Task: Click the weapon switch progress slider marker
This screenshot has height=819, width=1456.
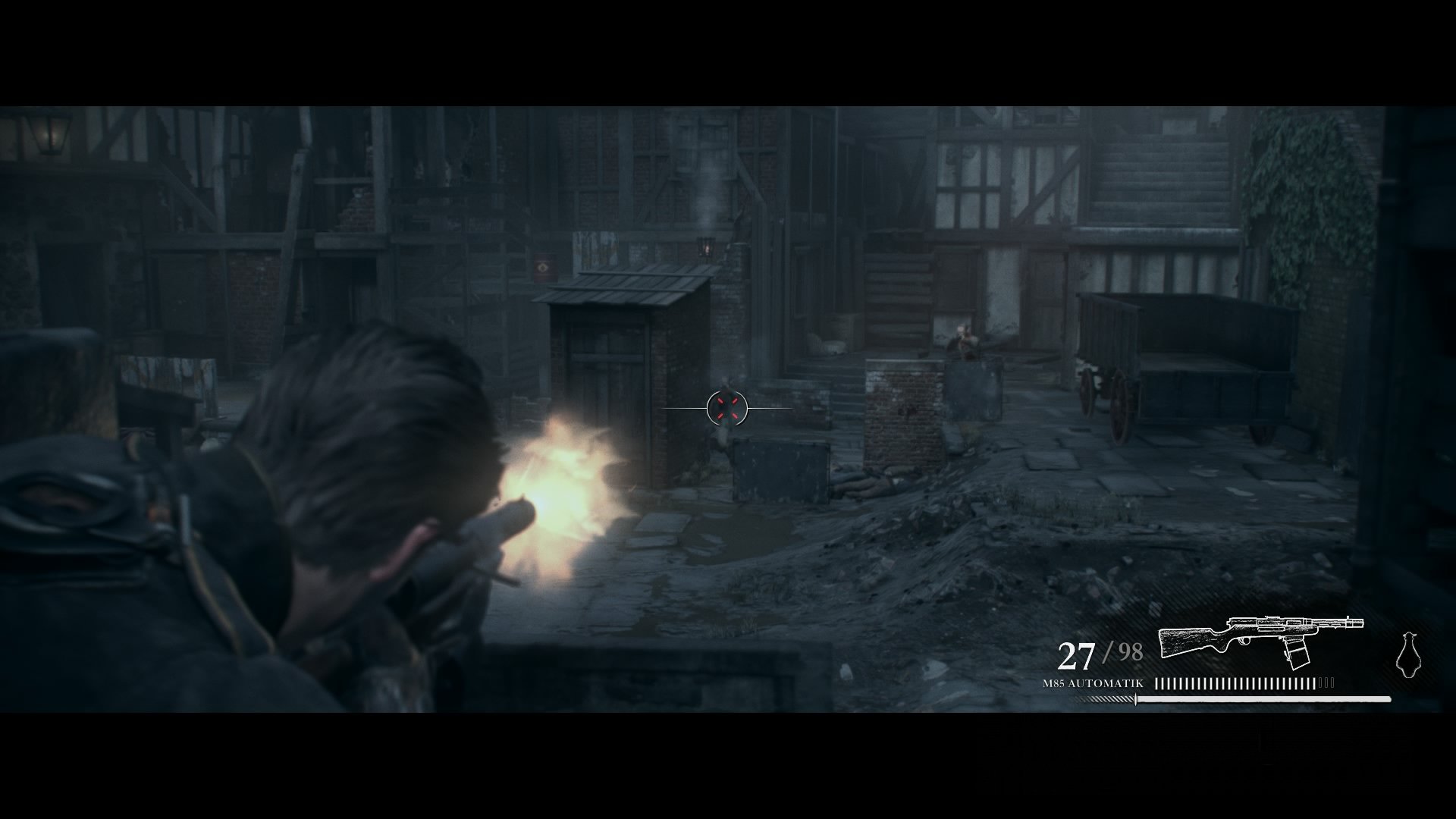Action: point(1135,699)
